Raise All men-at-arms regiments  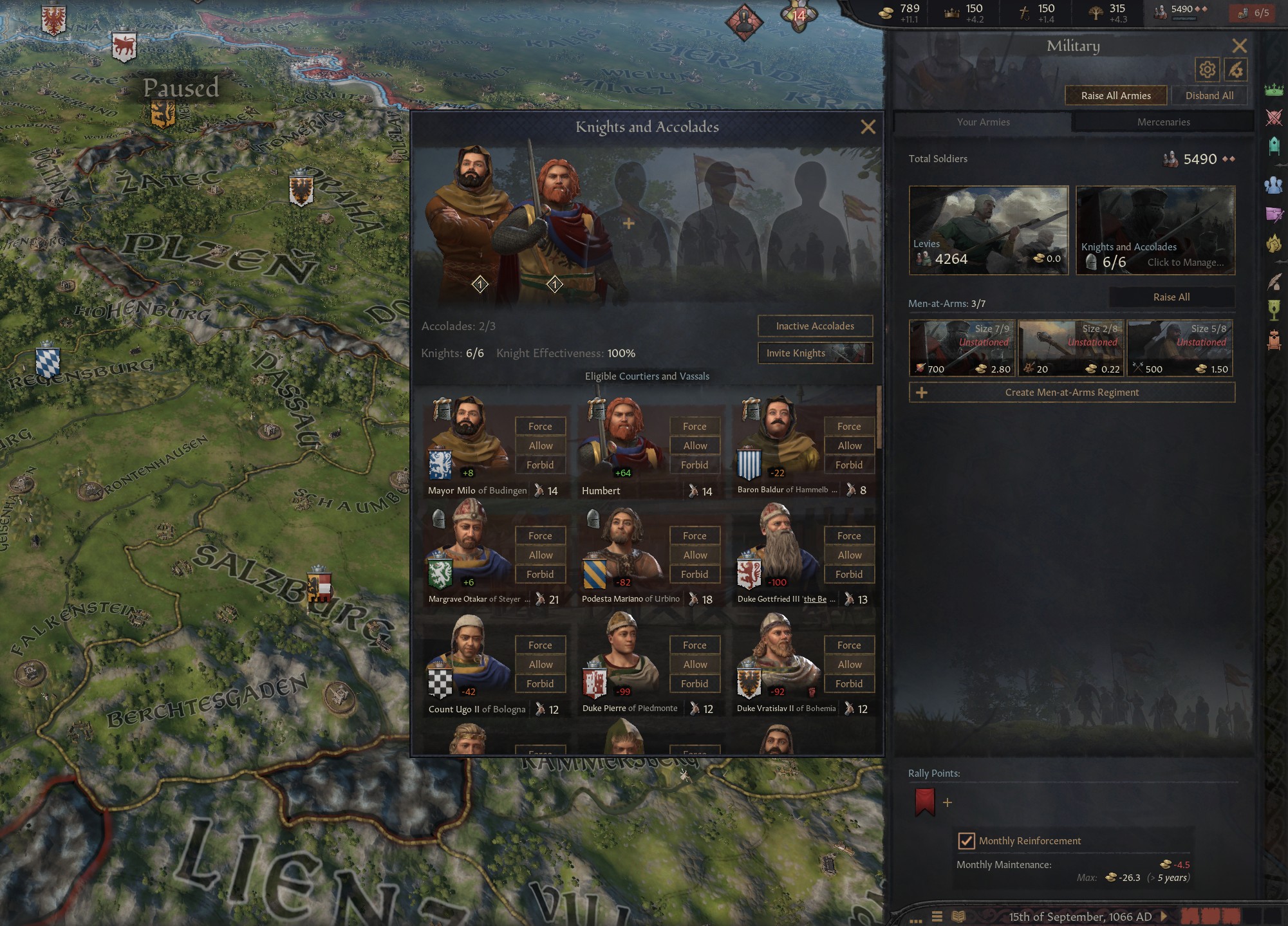1171,297
